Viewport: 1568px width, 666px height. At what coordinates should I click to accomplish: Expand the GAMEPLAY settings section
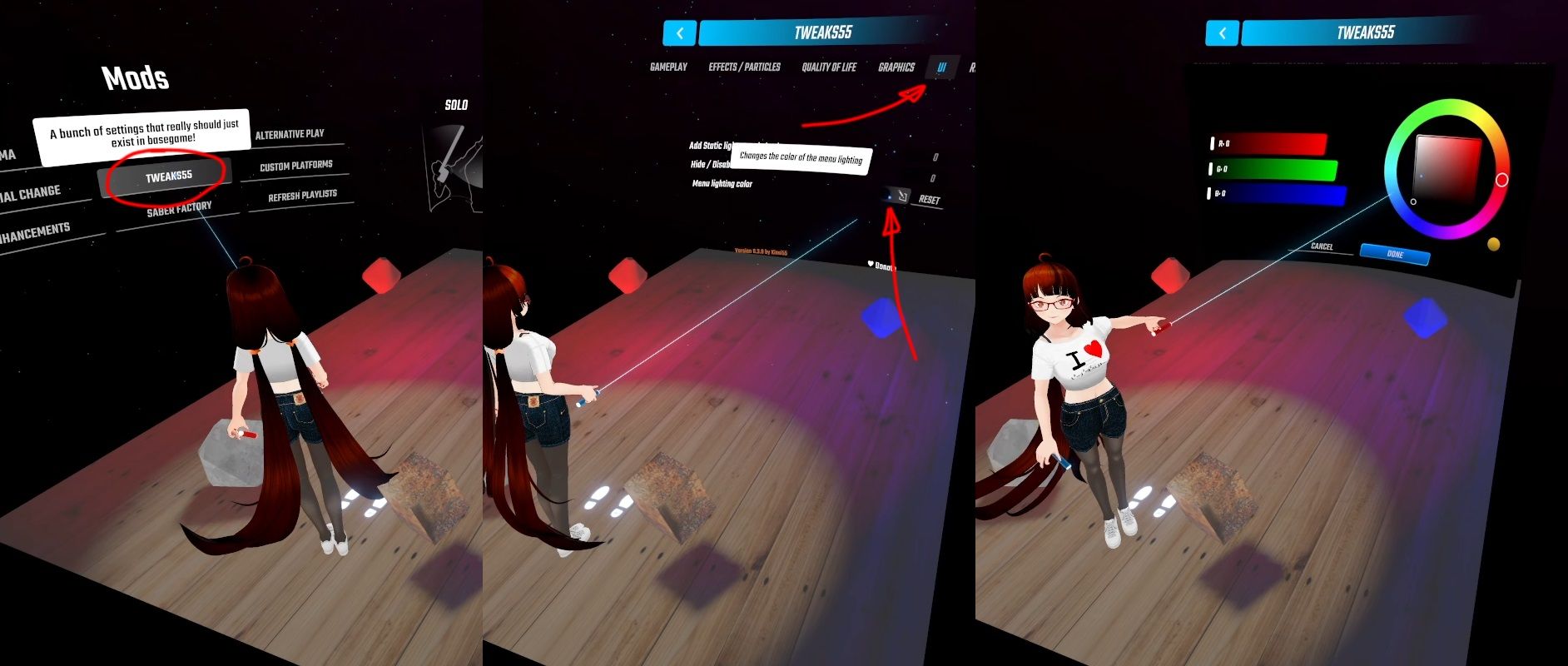point(668,67)
